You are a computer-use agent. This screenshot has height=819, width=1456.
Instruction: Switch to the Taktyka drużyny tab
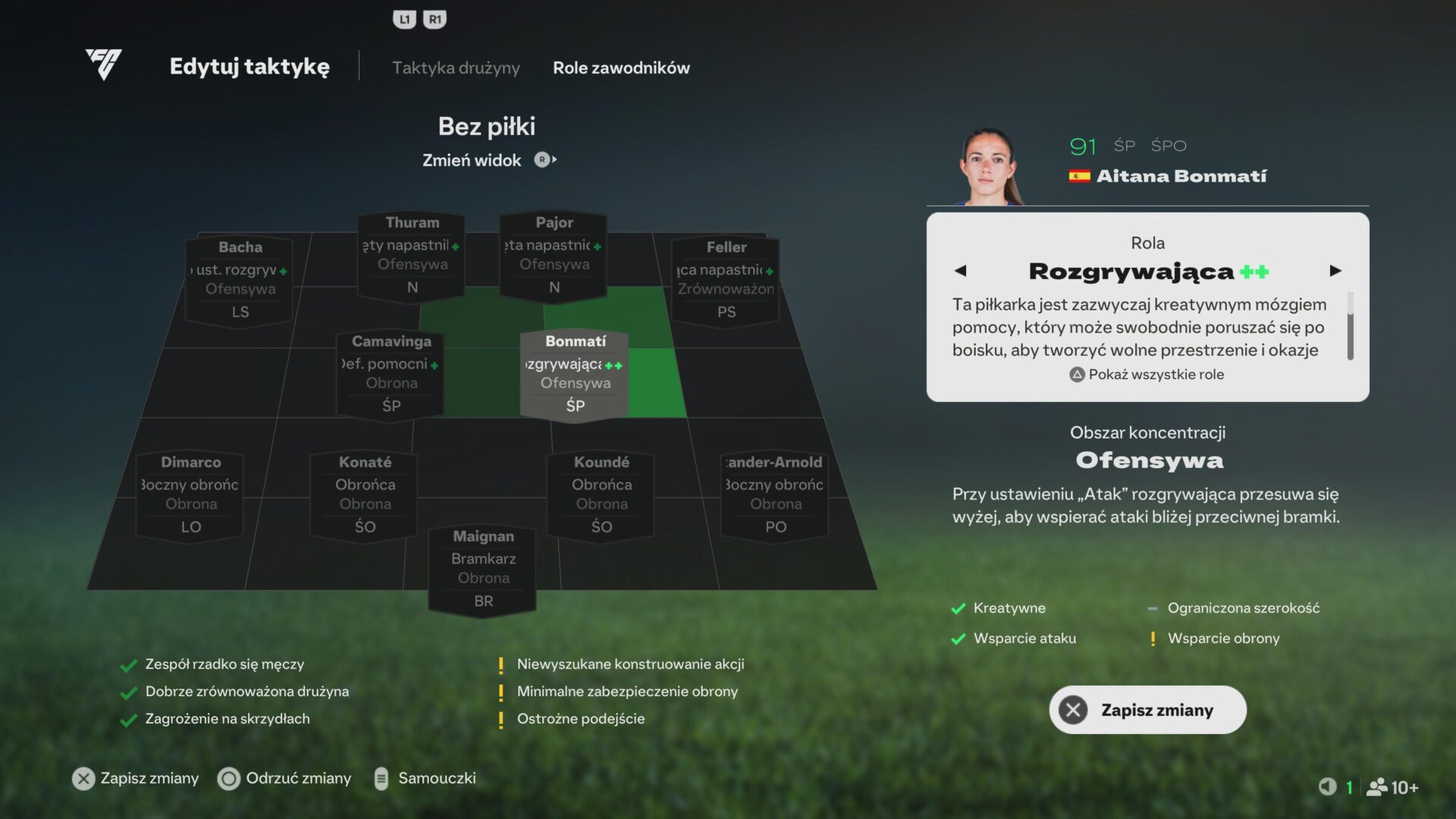click(x=455, y=67)
